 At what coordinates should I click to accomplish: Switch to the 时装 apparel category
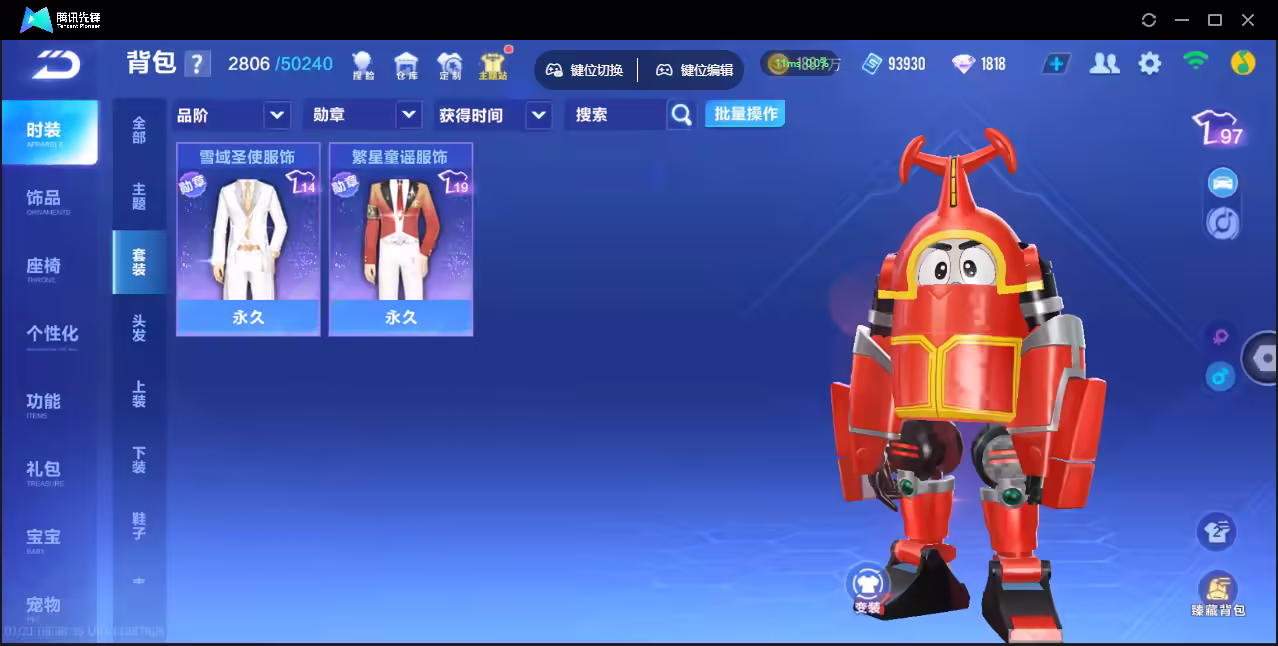[45, 131]
